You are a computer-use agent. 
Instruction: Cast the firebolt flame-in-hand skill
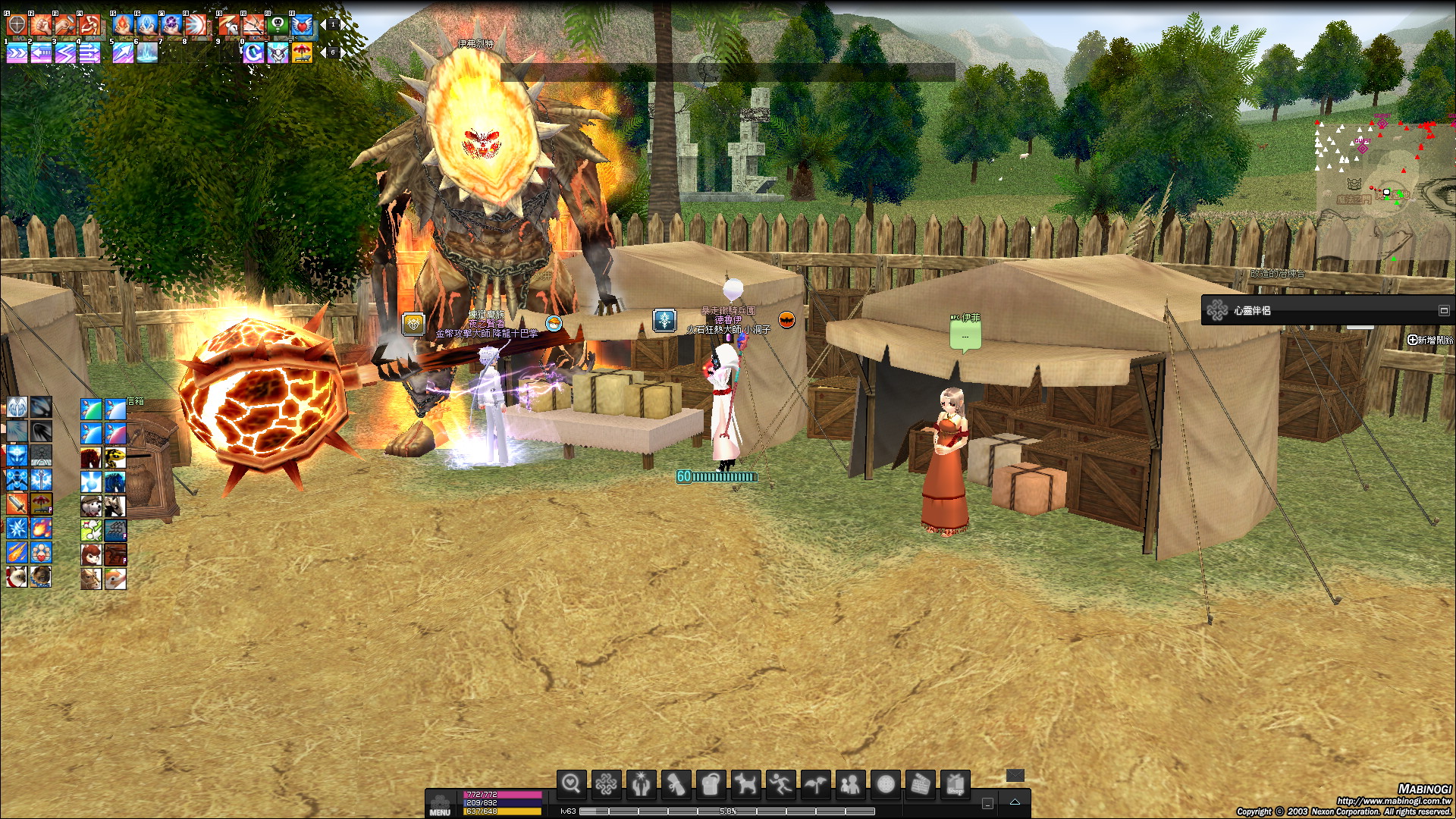coord(123,25)
